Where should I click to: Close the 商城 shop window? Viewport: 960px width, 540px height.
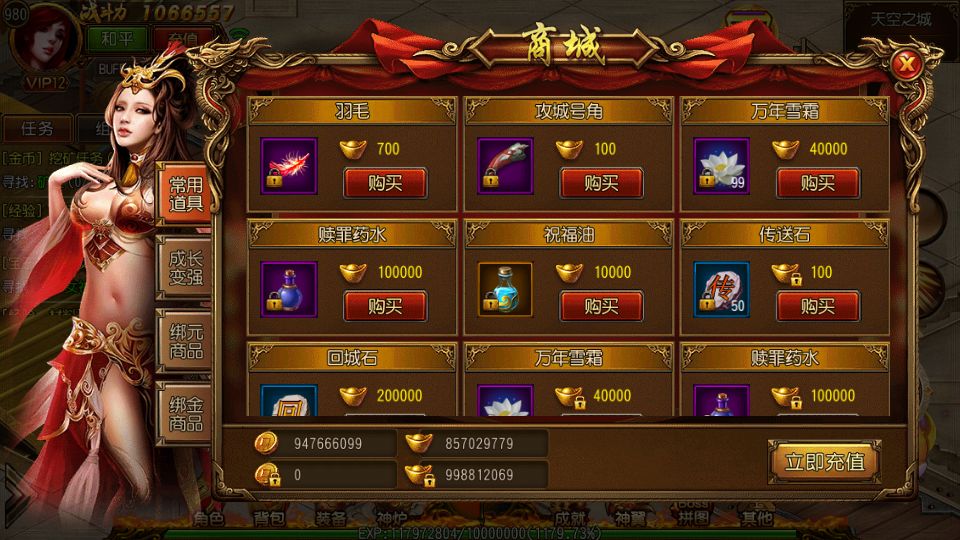[907, 65]
